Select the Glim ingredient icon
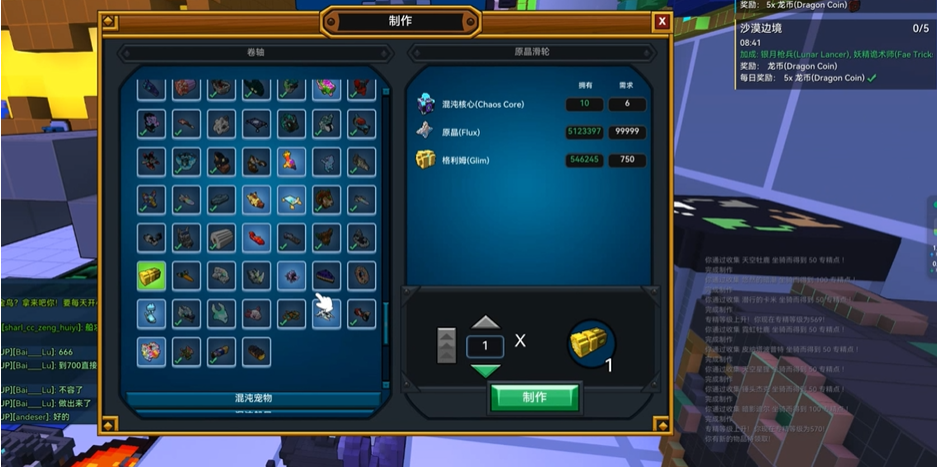 (x=426, y=160)
